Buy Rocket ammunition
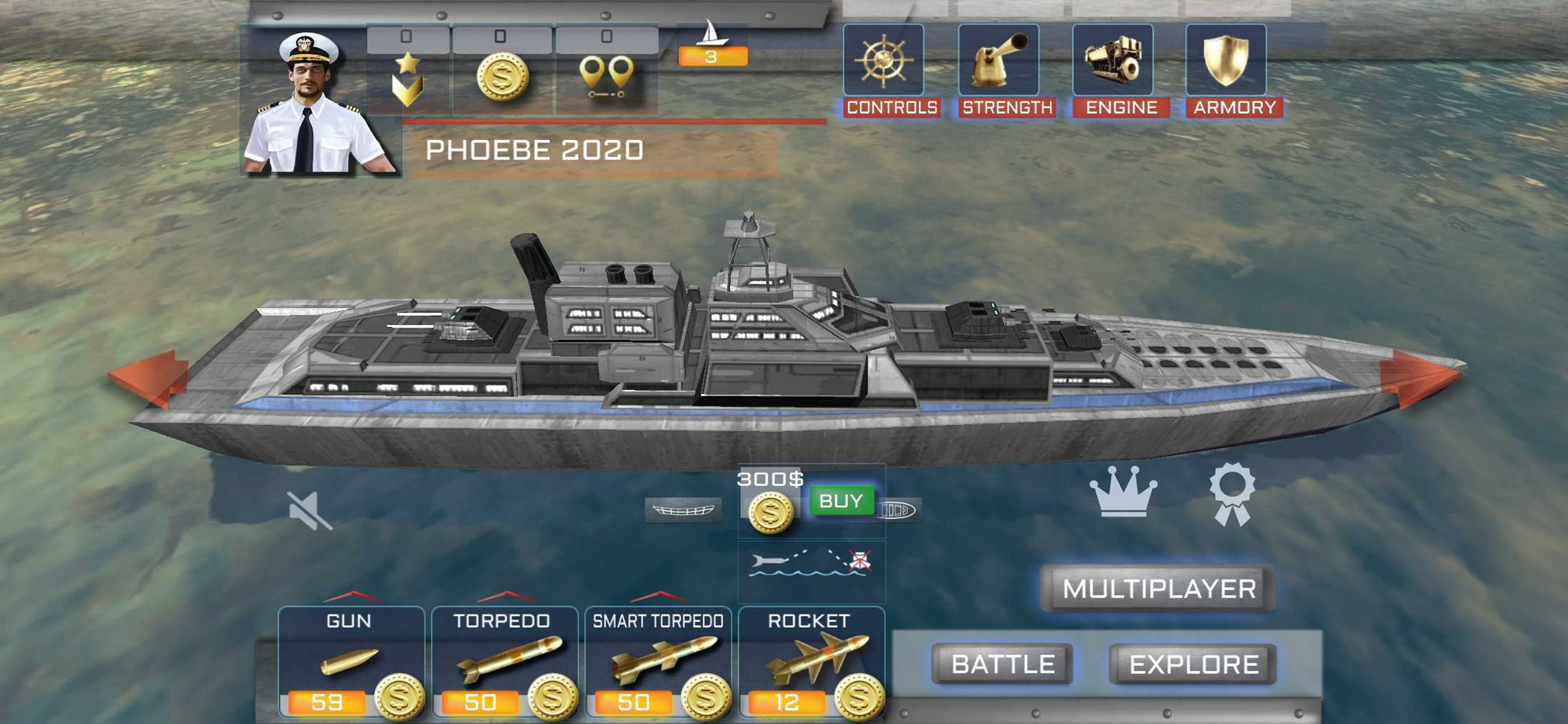The width and height of the screenshot is (1568, 724). [x=859, y=698]
